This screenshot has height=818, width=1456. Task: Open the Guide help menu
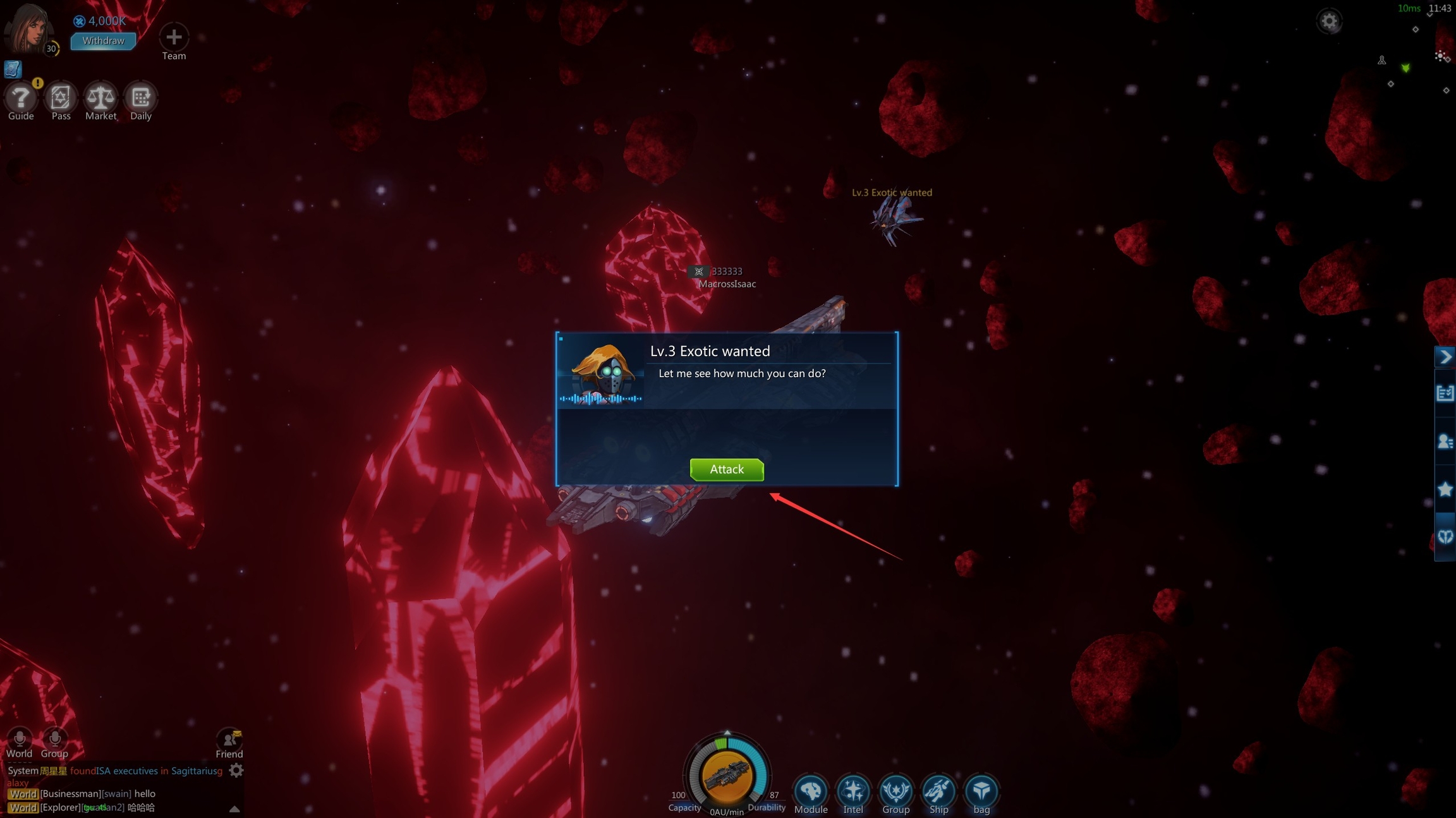[21, 98]
